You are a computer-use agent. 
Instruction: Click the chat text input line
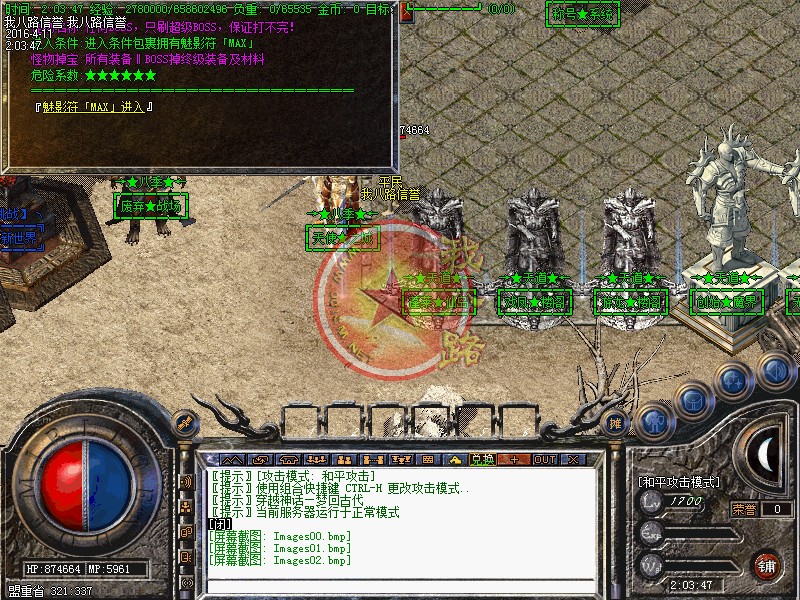[400, 584]
